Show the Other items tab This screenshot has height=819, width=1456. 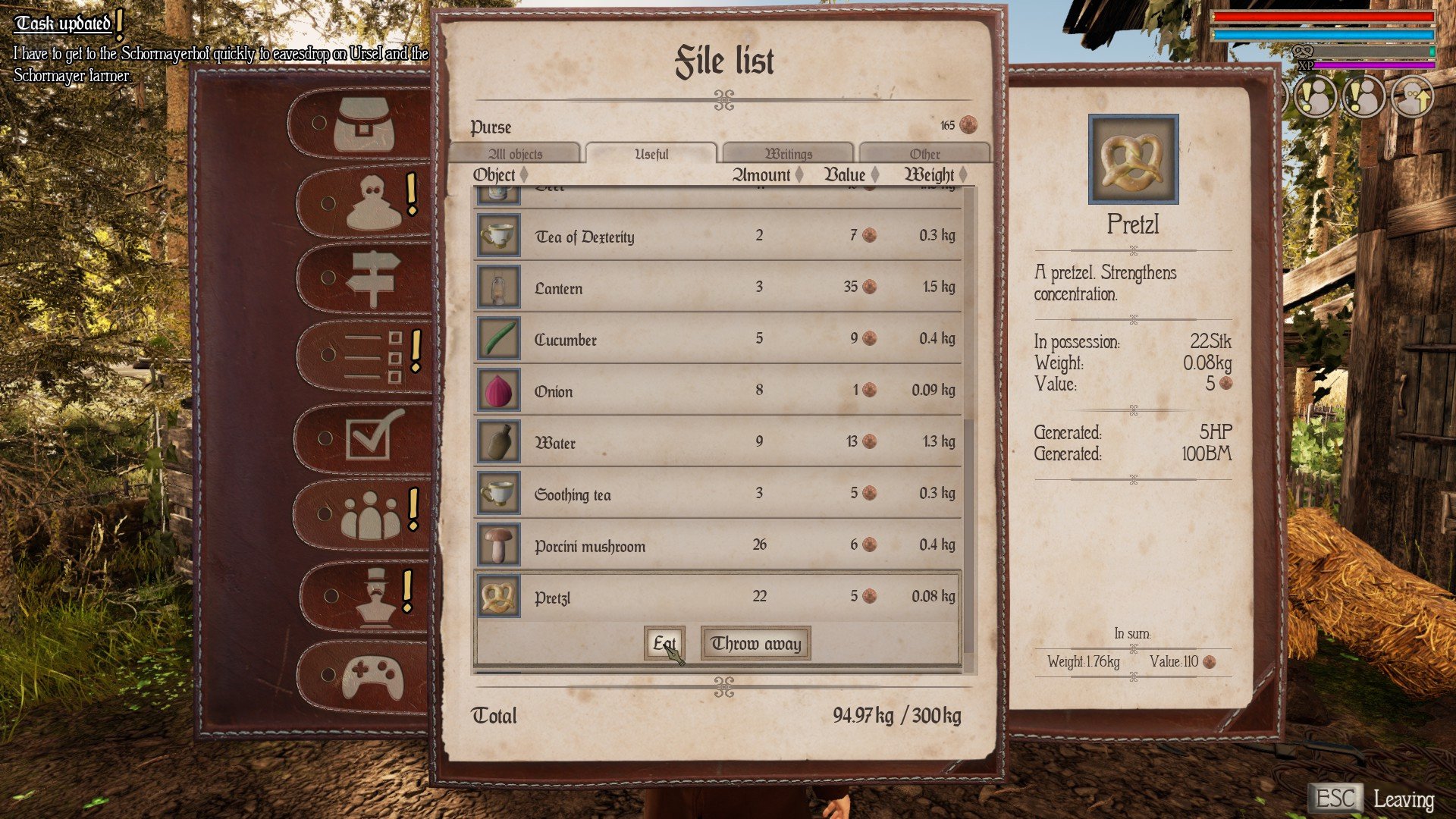point(924,154)
